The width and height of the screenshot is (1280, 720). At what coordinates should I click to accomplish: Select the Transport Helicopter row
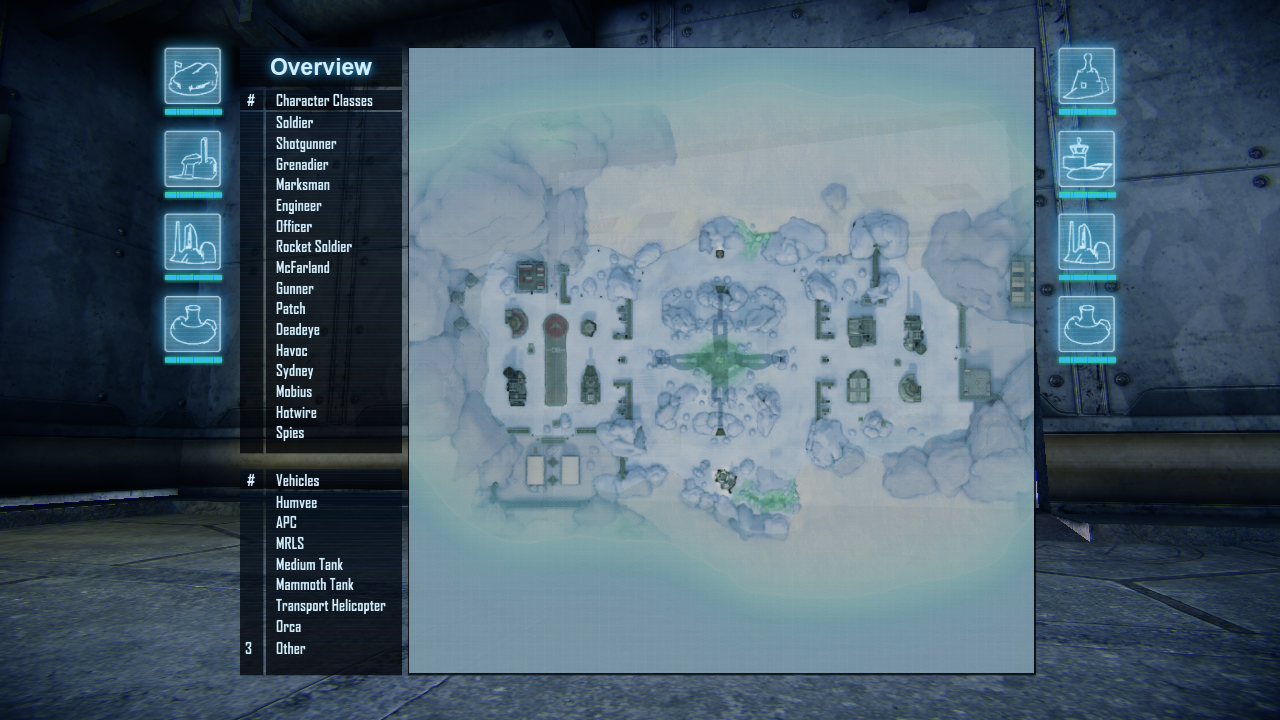[x=331, y=606]
